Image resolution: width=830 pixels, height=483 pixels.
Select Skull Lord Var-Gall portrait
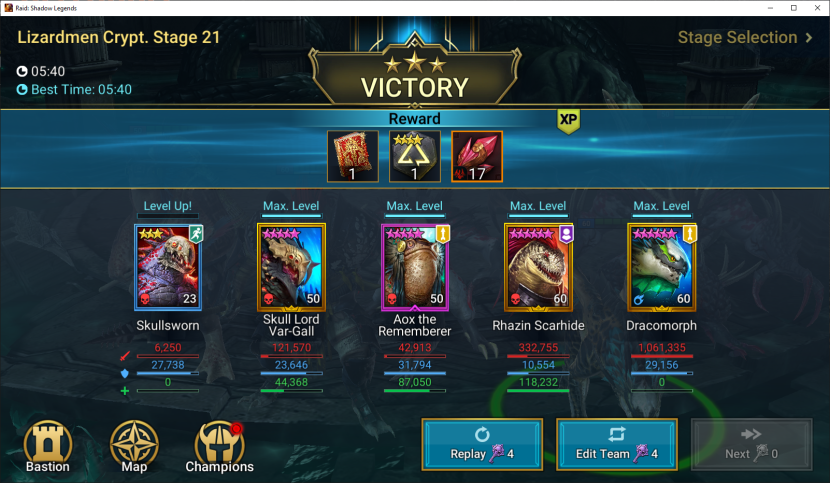(291, 266)
